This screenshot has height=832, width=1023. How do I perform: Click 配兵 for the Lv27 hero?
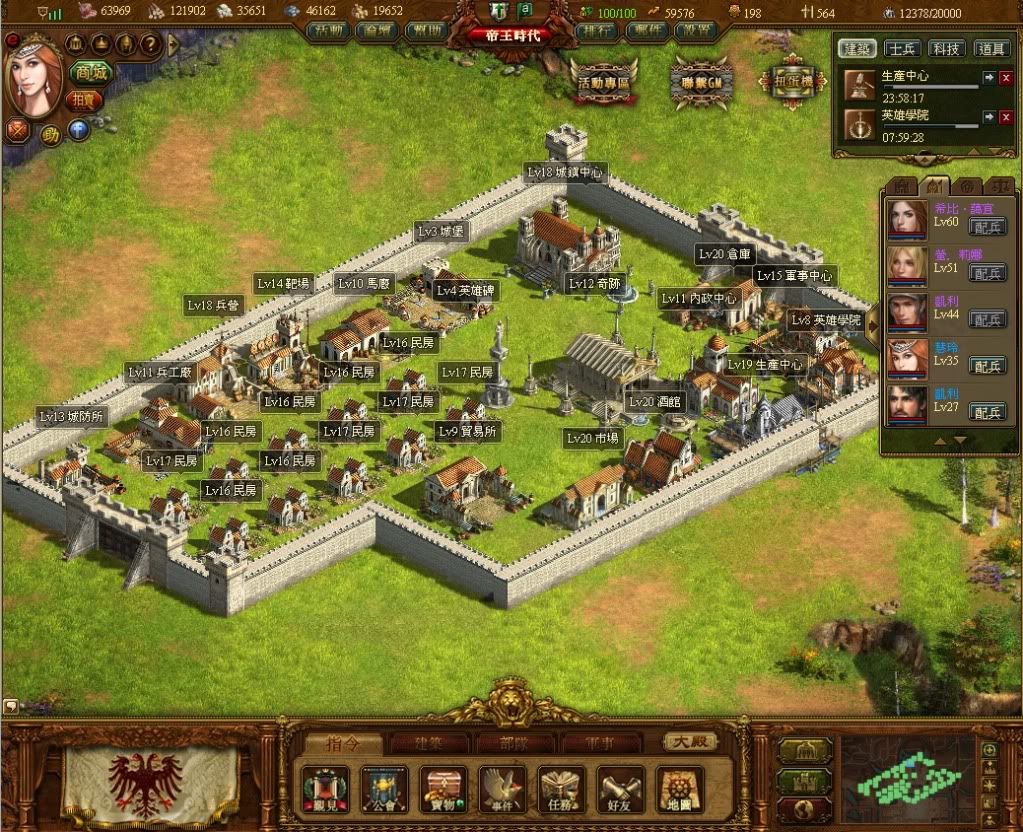[988, 412]
